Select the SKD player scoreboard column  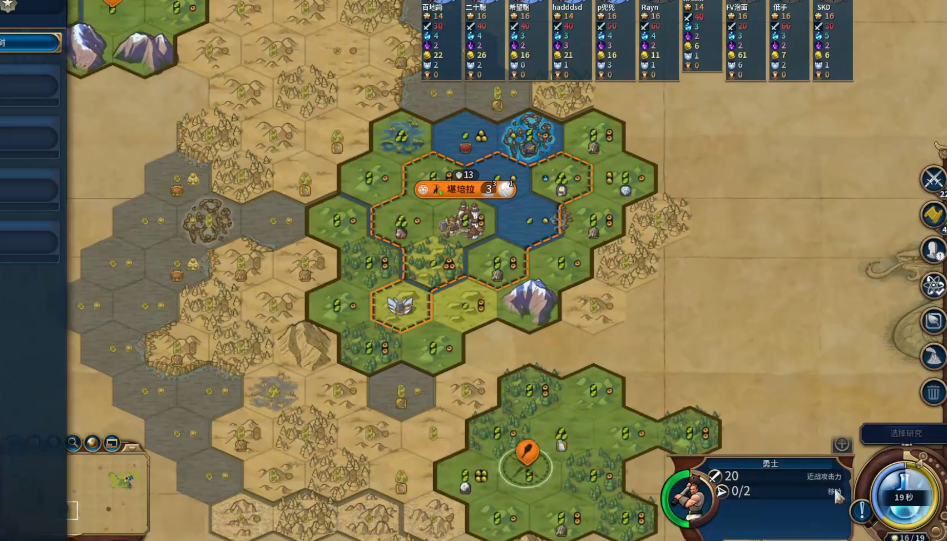coord(831,40)
